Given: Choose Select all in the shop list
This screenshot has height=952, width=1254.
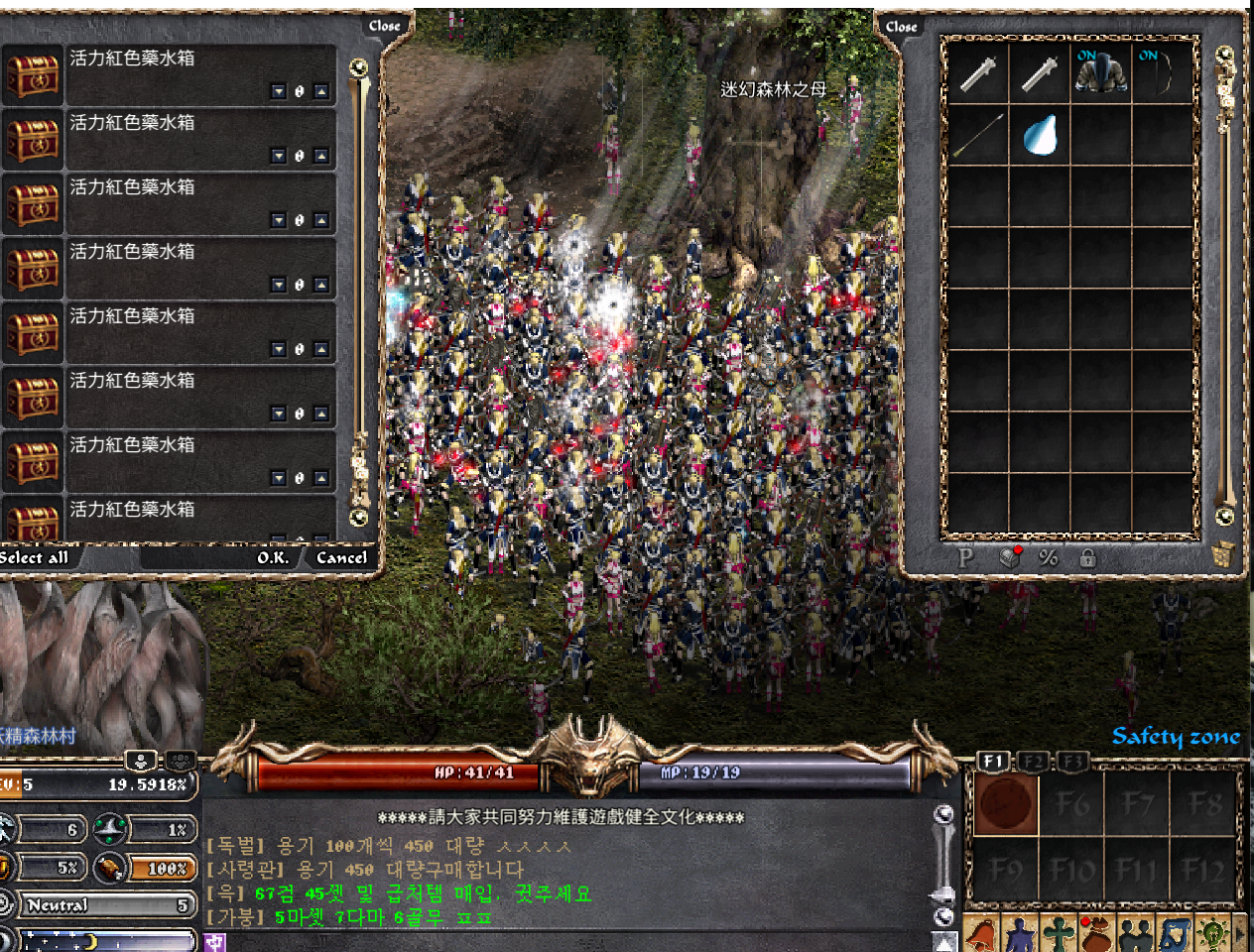Looking at the screenshot, I should point(35,557).
